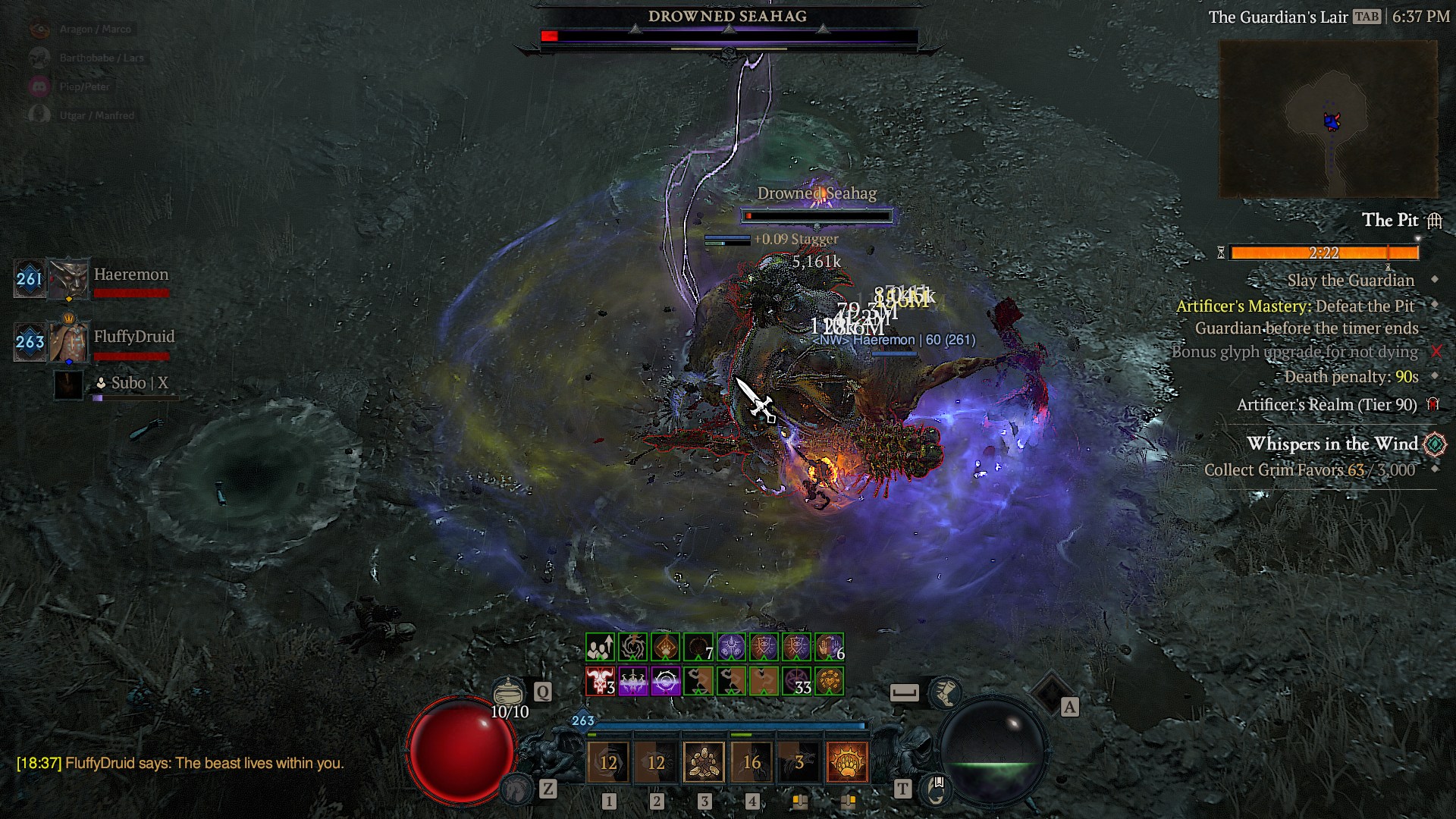Click the Subo mercenary portrait
The image size is (1456, 819).
click(68, 384)
